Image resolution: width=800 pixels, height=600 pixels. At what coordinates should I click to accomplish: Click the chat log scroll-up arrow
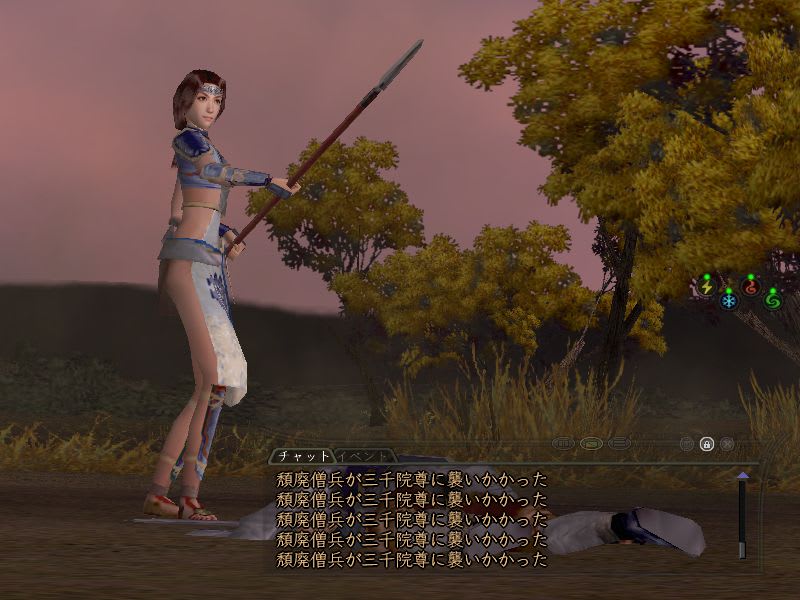742,476
